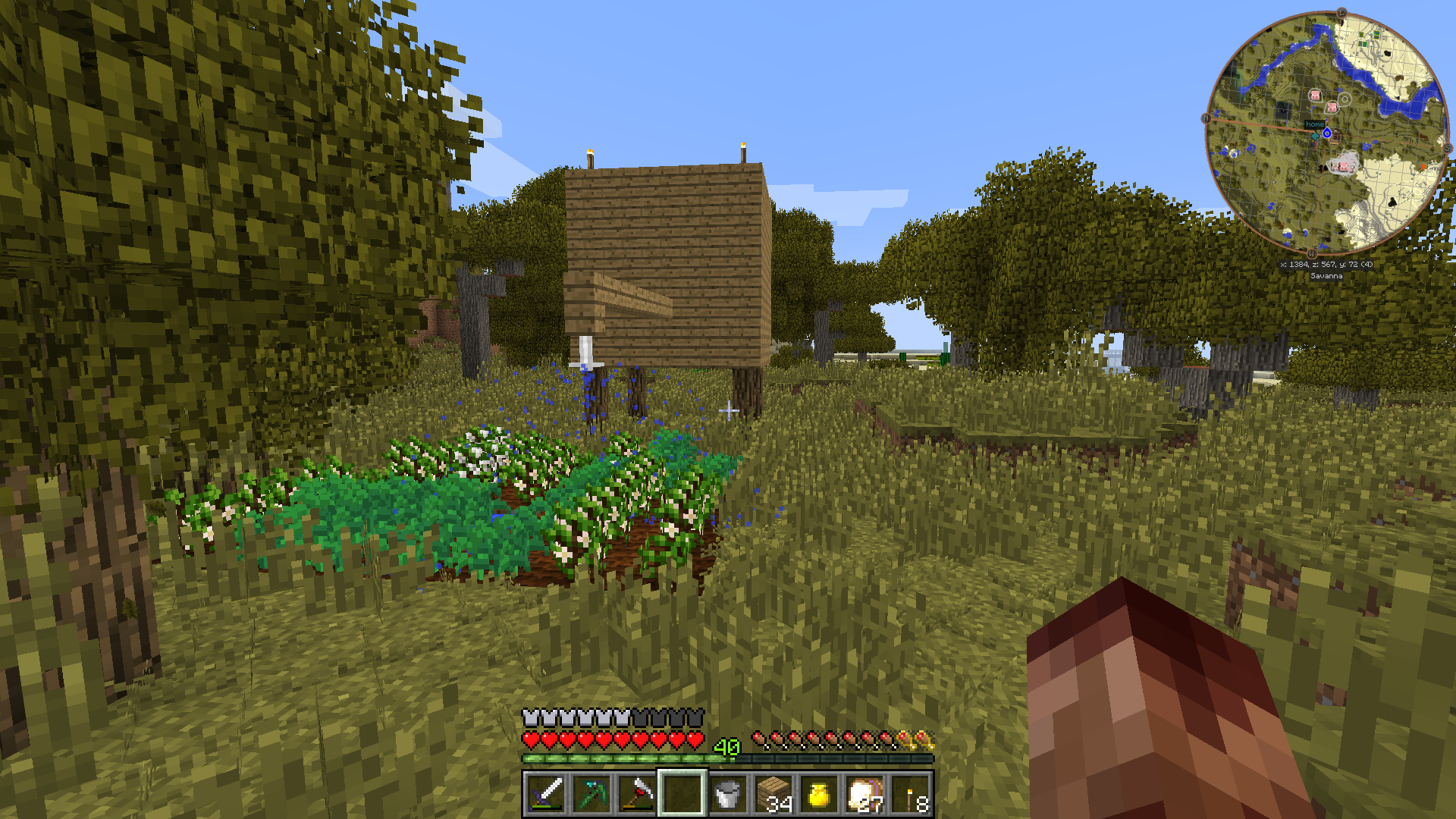
Task: Choose the white-bladed hoe hotbar slot
Action: (x=636, y=794)
